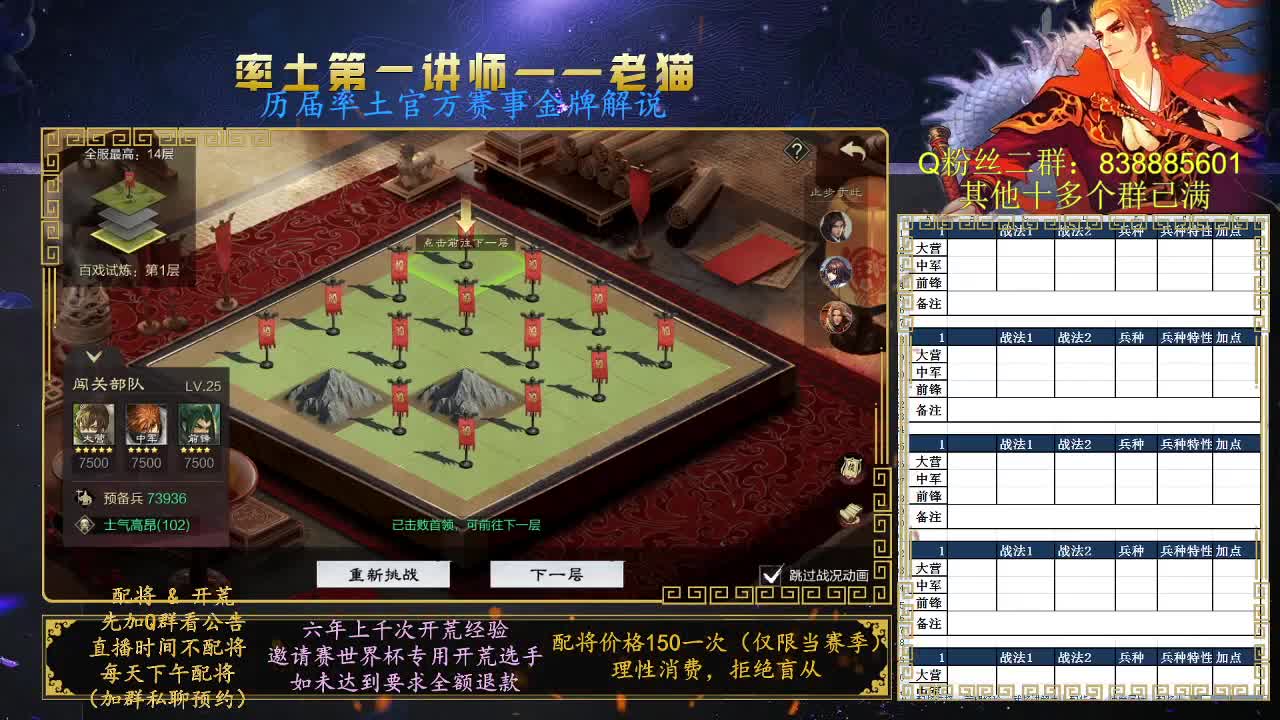The image size is (1280, 720).
Task: Click the 士气高昂 morale icon
Action: click(x=85, y=524)
